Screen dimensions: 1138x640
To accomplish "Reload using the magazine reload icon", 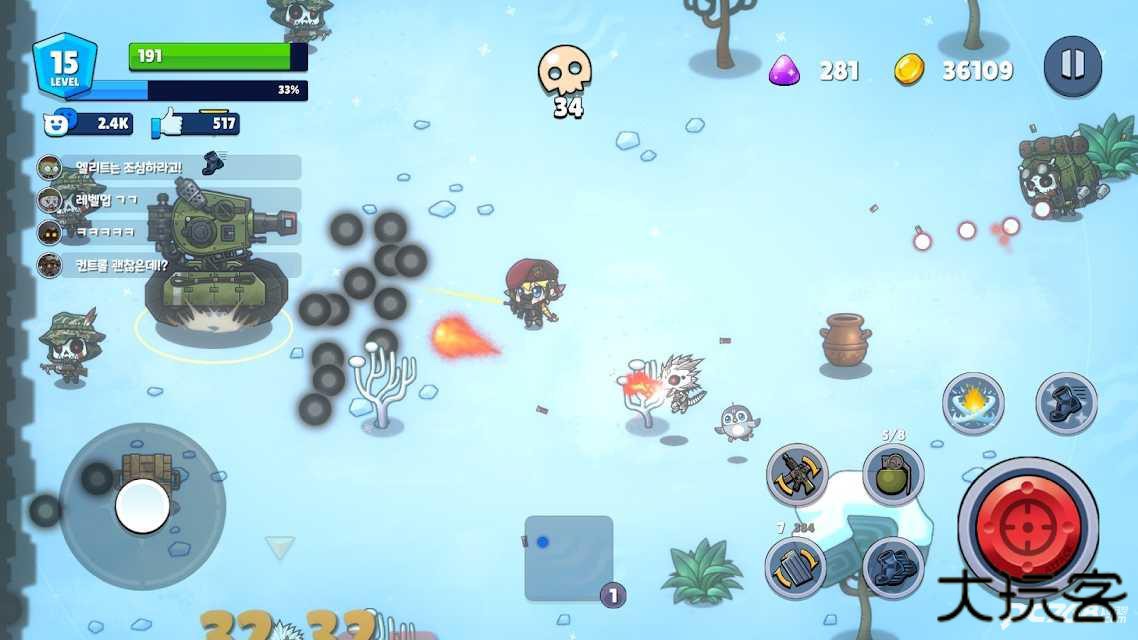I will (796, 568).
